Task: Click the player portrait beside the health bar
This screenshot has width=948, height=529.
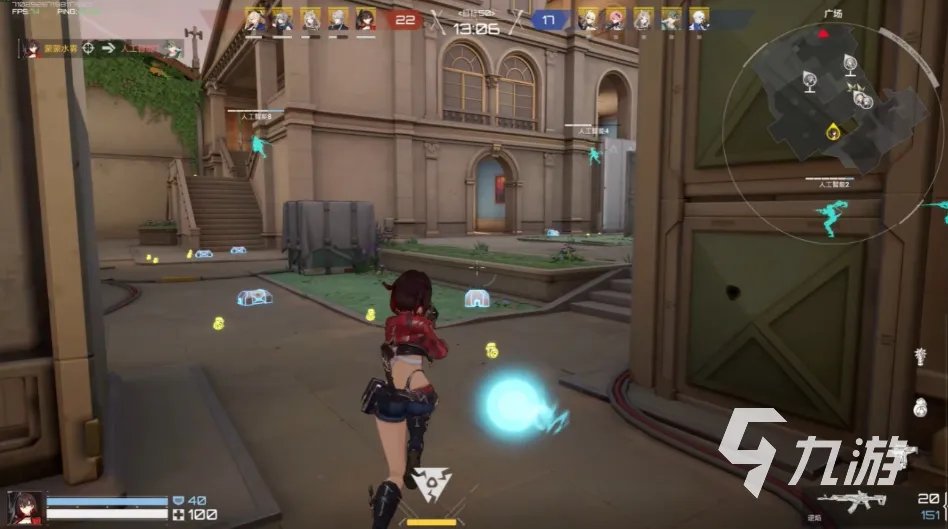Action: (25, 506)
